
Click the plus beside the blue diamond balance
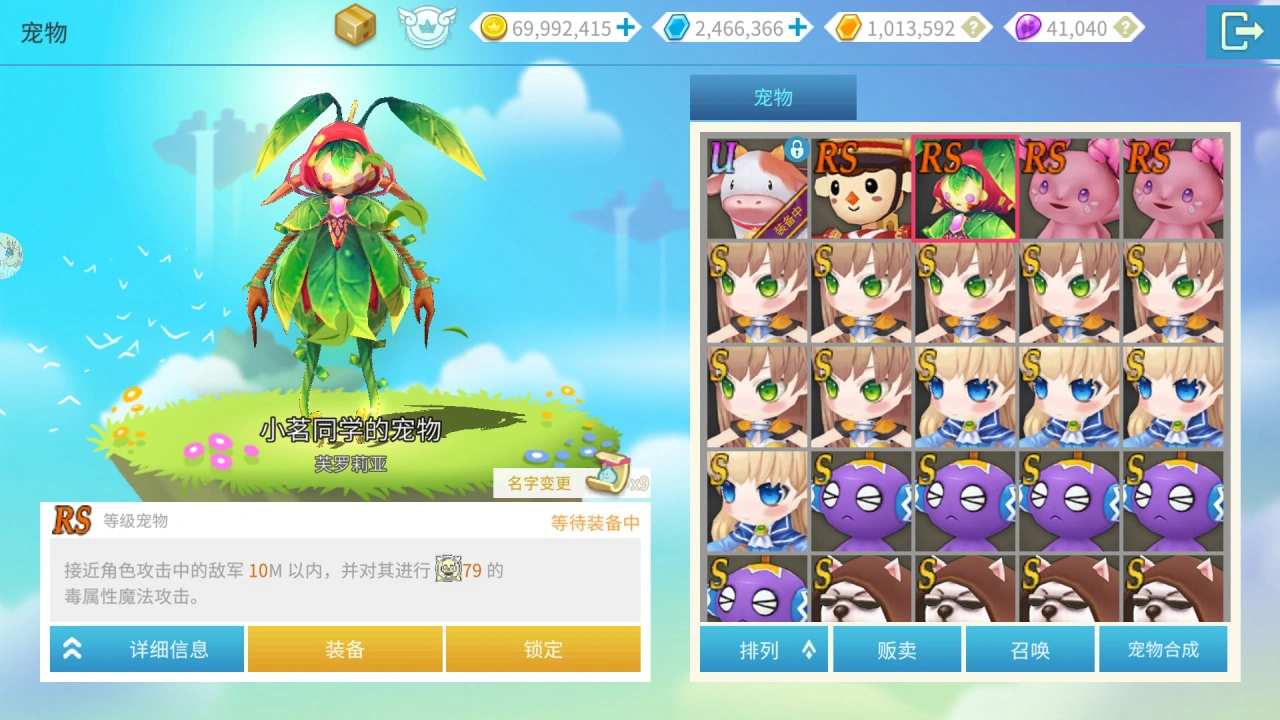pyautogui.click(x=799, y=28)
